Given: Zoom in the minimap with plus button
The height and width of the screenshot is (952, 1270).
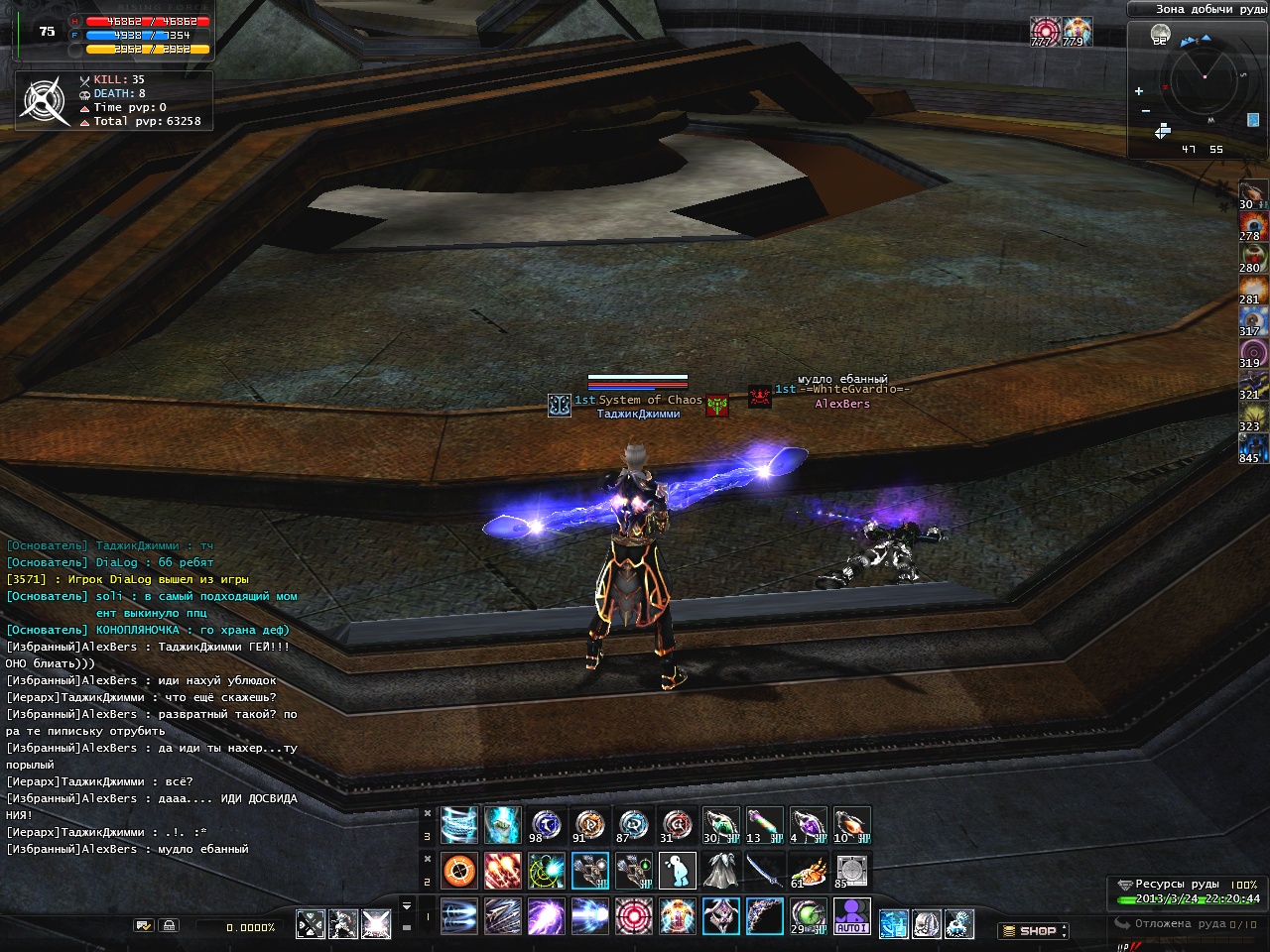Looking at the screenshot, I should 1139,91.
